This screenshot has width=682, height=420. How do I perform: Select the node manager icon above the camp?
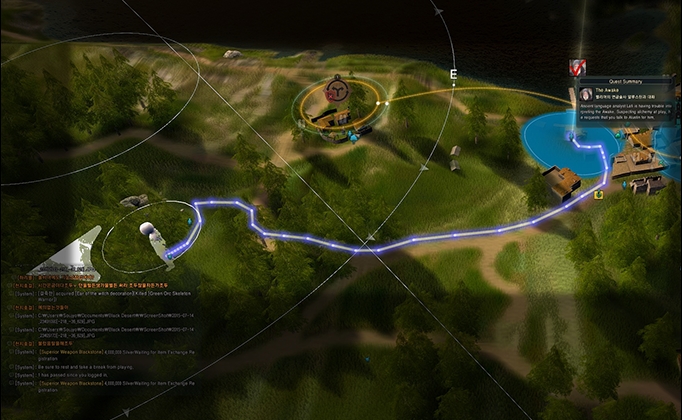(x=340, y=91)
